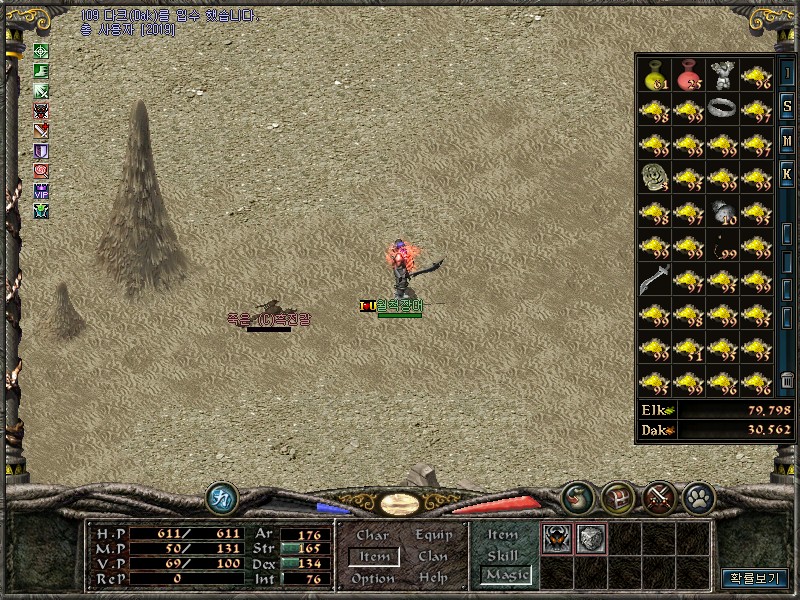This screenshot has width=800, height=600.
Task: Open the Char menu
Action: pos(372,535)
